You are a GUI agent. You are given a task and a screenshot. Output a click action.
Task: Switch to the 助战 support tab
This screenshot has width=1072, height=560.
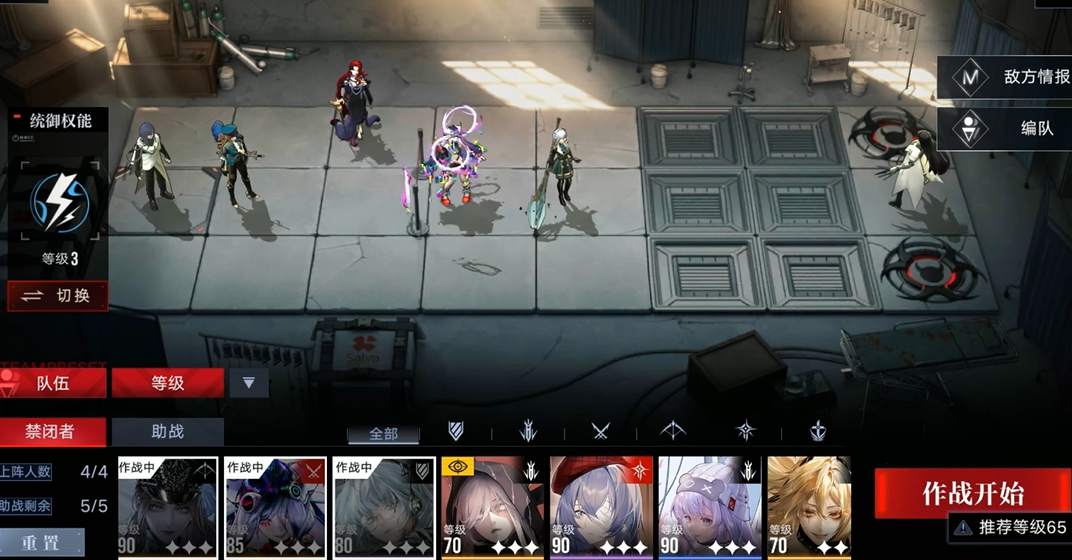coord(167,432)
